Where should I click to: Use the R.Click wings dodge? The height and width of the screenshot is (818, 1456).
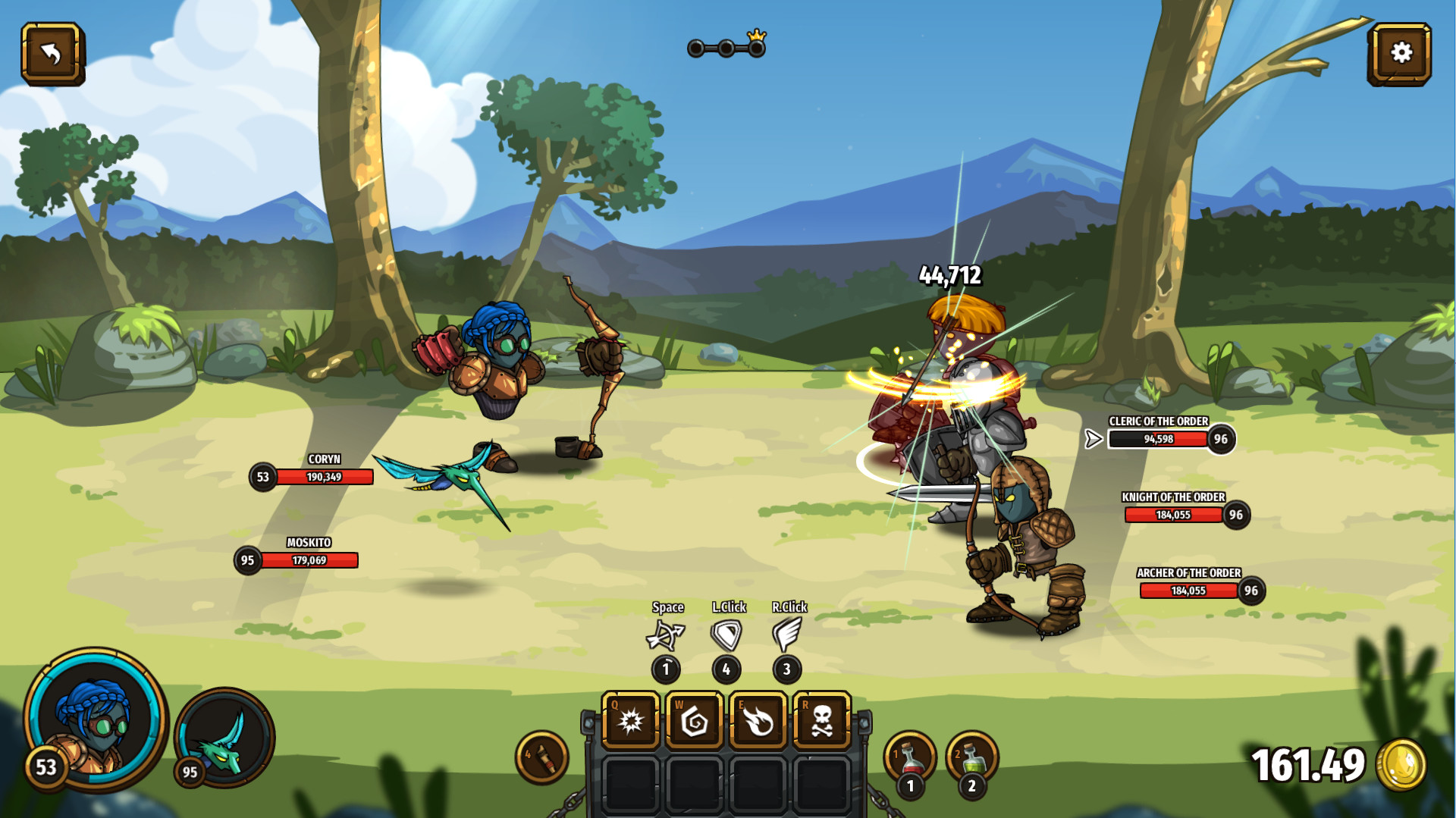787,634
